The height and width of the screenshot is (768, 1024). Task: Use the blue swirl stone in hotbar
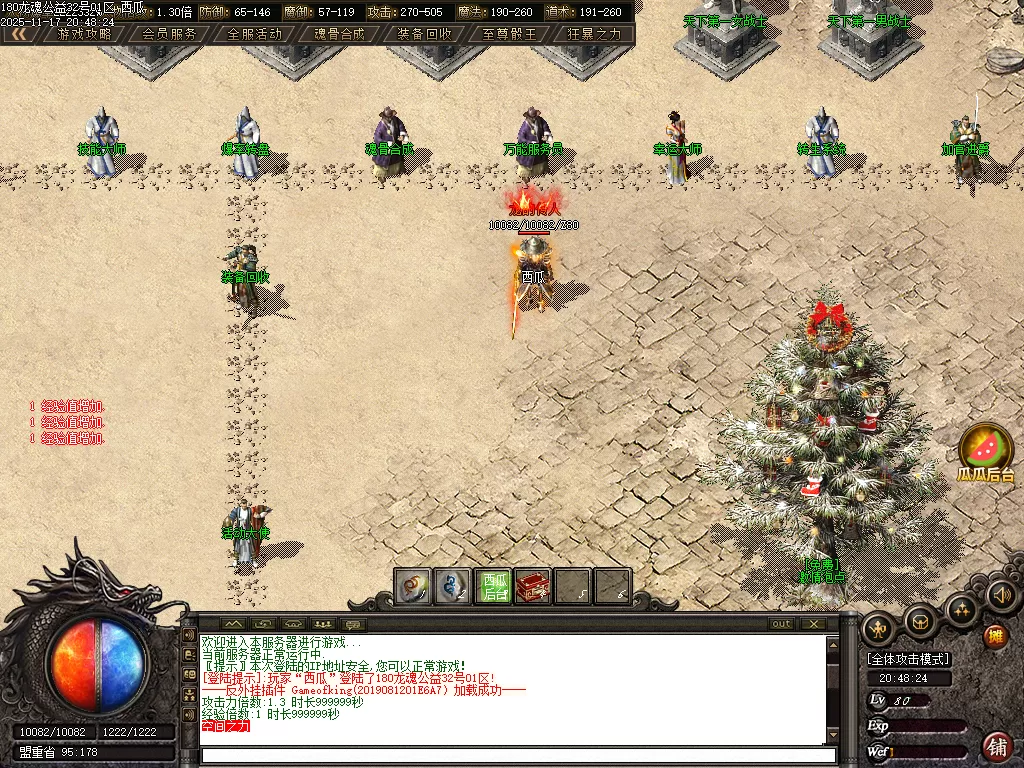[x=454, y=586]
